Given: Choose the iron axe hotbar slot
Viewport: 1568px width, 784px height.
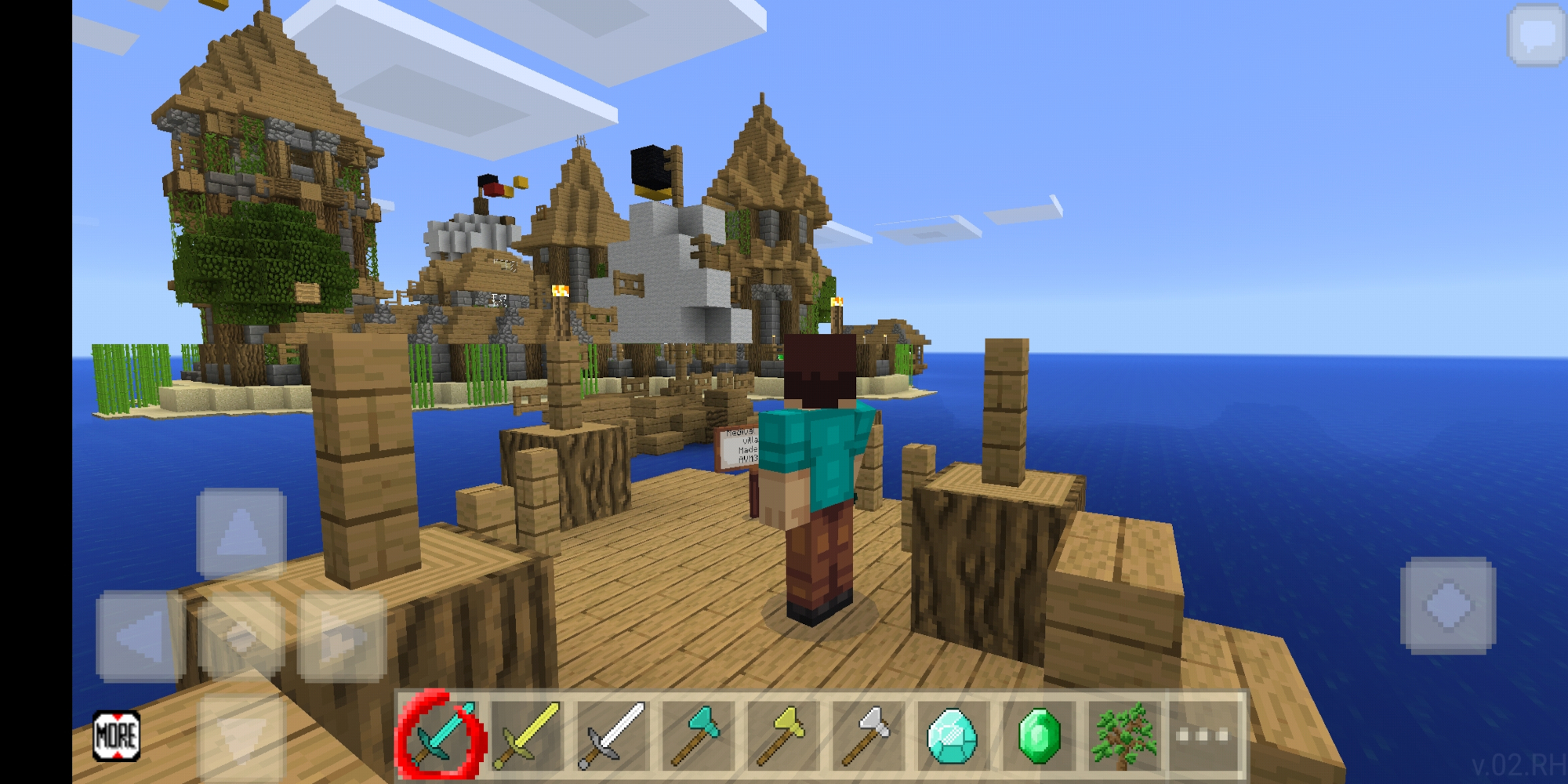Looking at the screenshot, I should [868, 735].
